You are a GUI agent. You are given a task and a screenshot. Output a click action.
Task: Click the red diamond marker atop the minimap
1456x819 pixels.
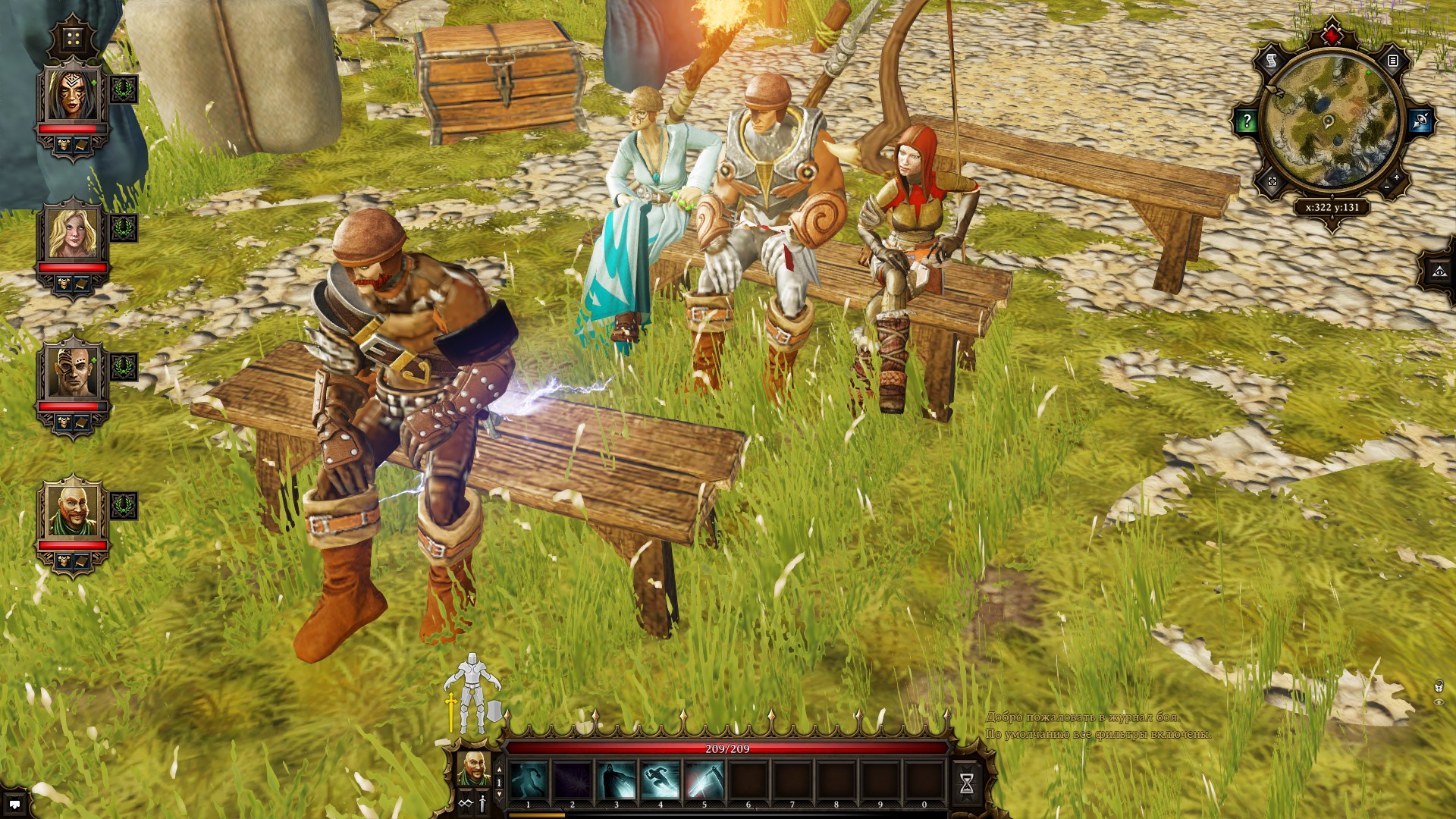click(x=1332, y=35)
